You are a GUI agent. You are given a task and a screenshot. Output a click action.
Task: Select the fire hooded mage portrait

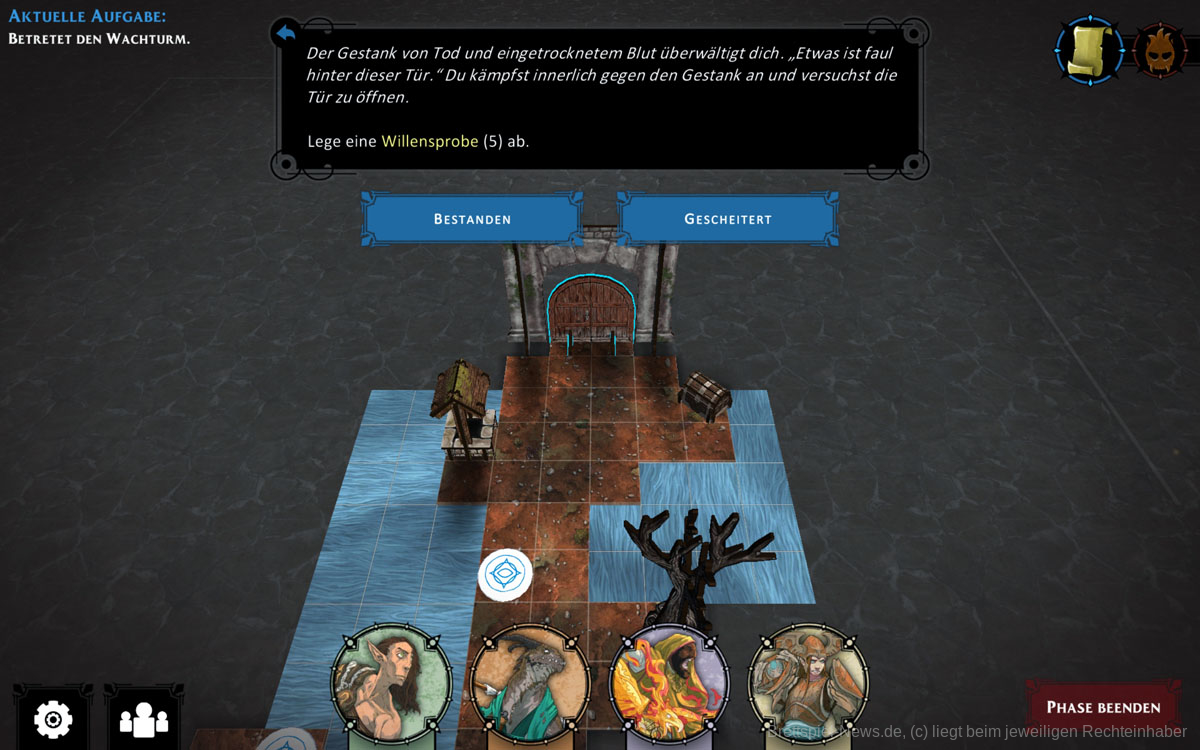(669, 685)
